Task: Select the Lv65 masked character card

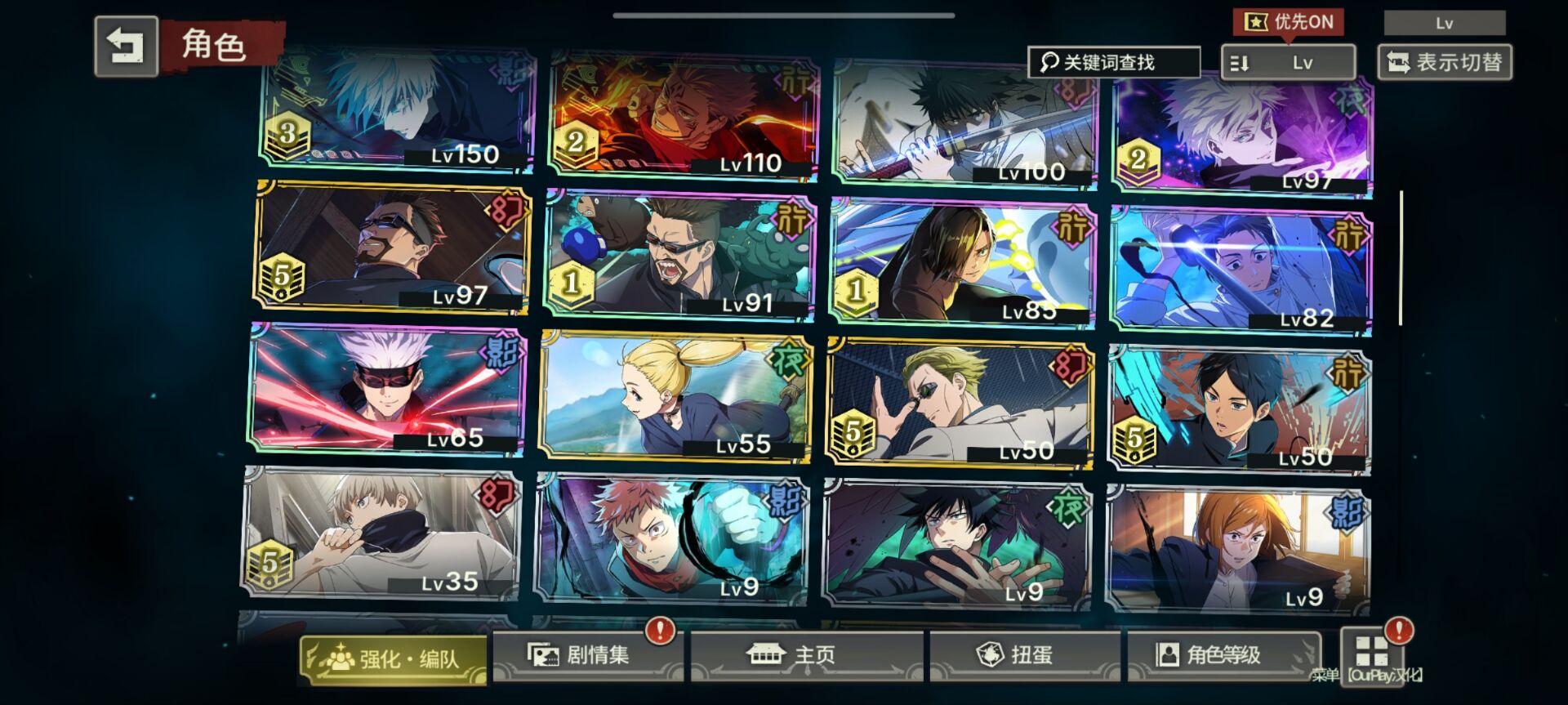Action: pos(387,390)
